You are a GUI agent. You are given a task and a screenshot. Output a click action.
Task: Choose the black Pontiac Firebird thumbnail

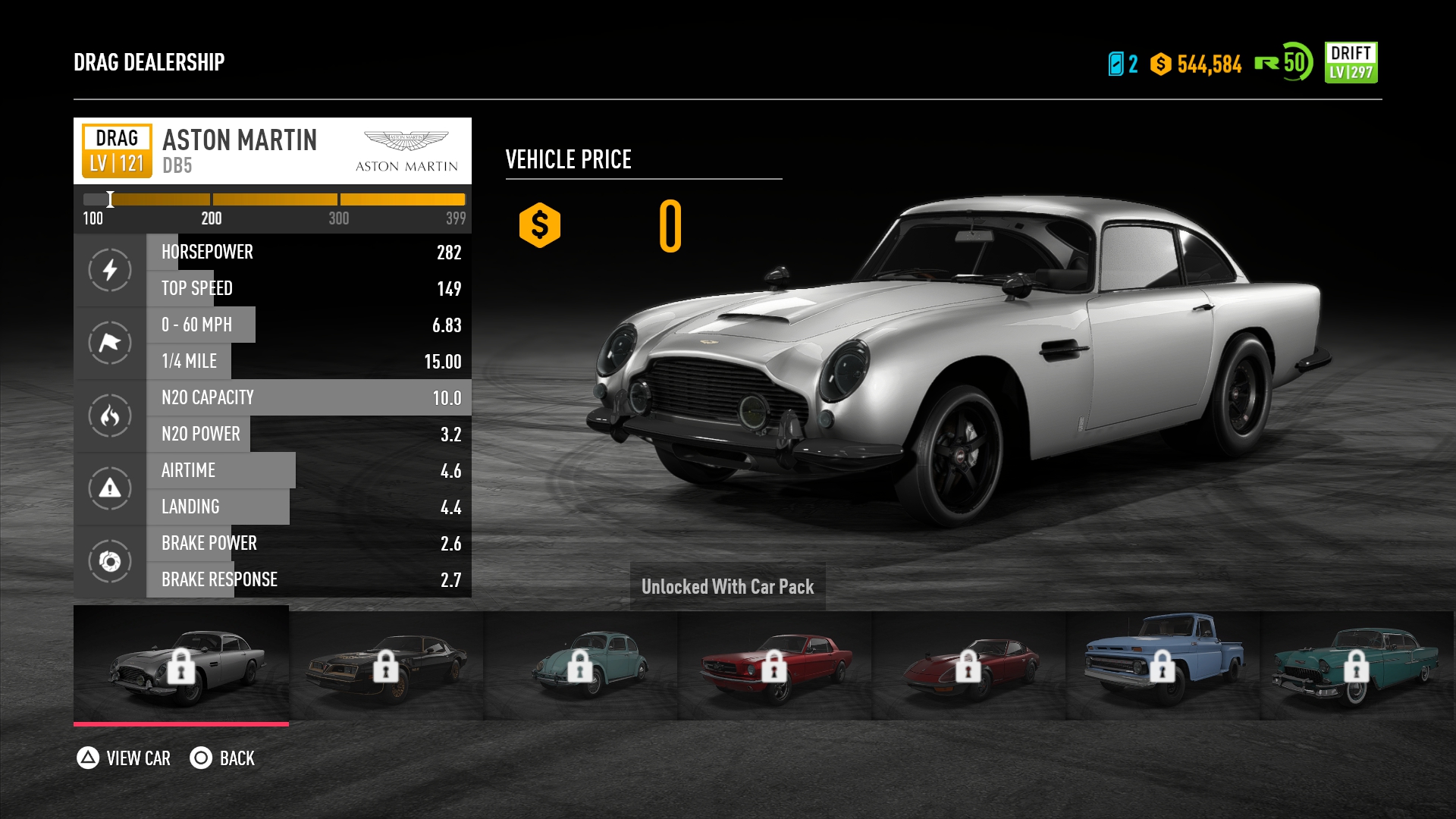386,665
